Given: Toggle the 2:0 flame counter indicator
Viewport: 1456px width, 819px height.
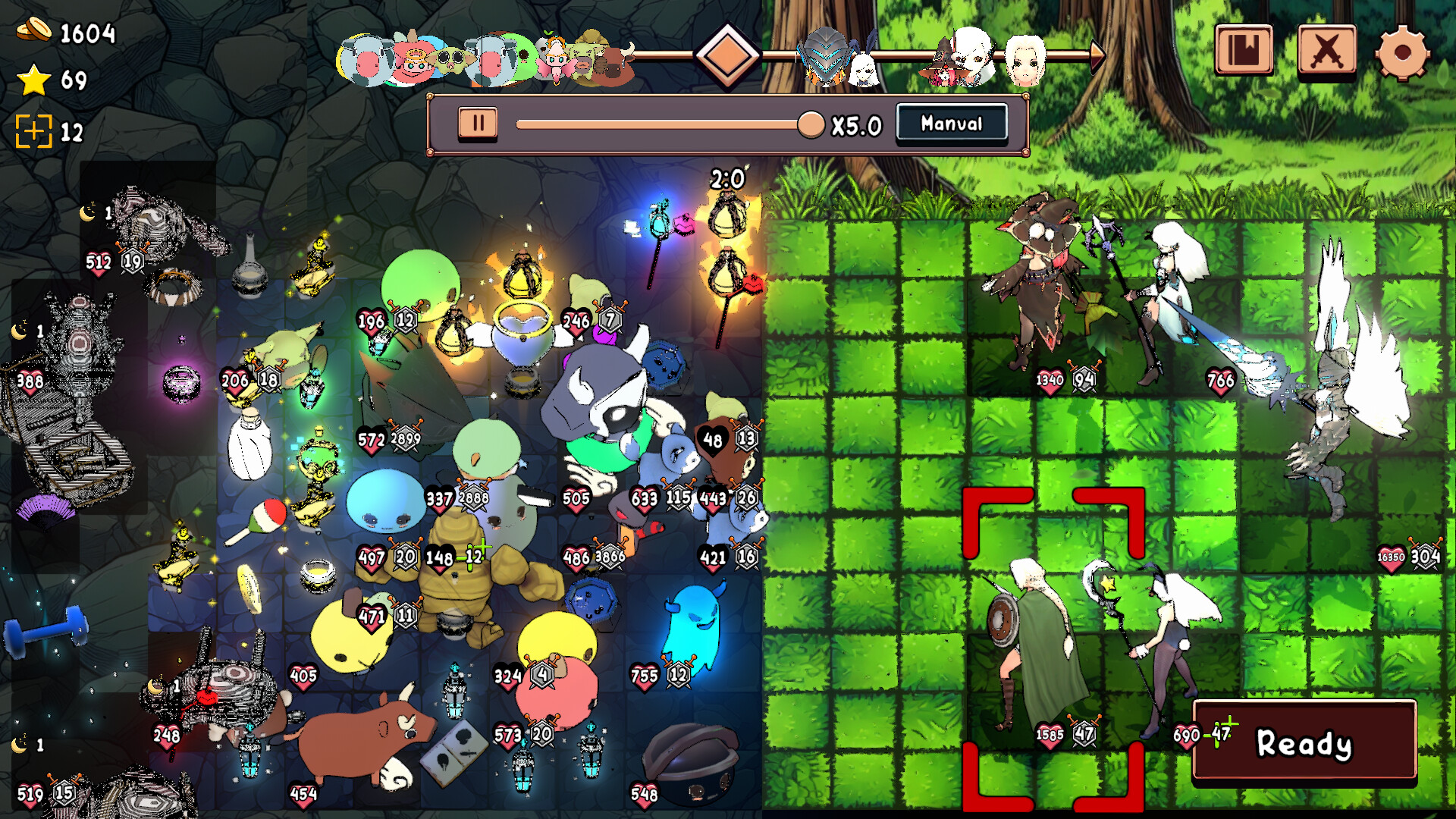Looking at the screenshot, I should [x=726, y=180].
